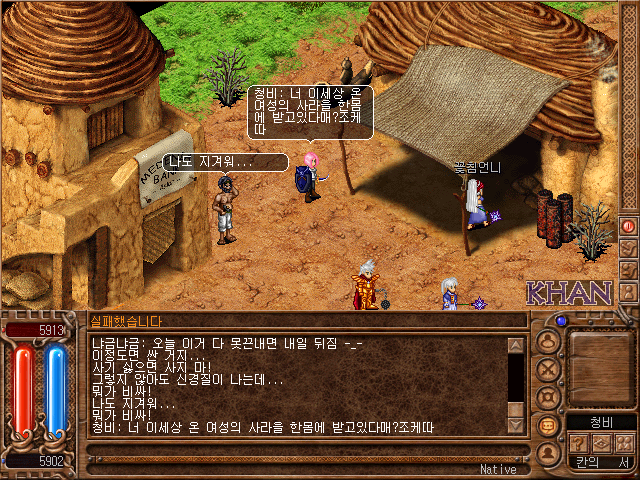
Task: Click the question mark help button
Action: click(579, 443)
